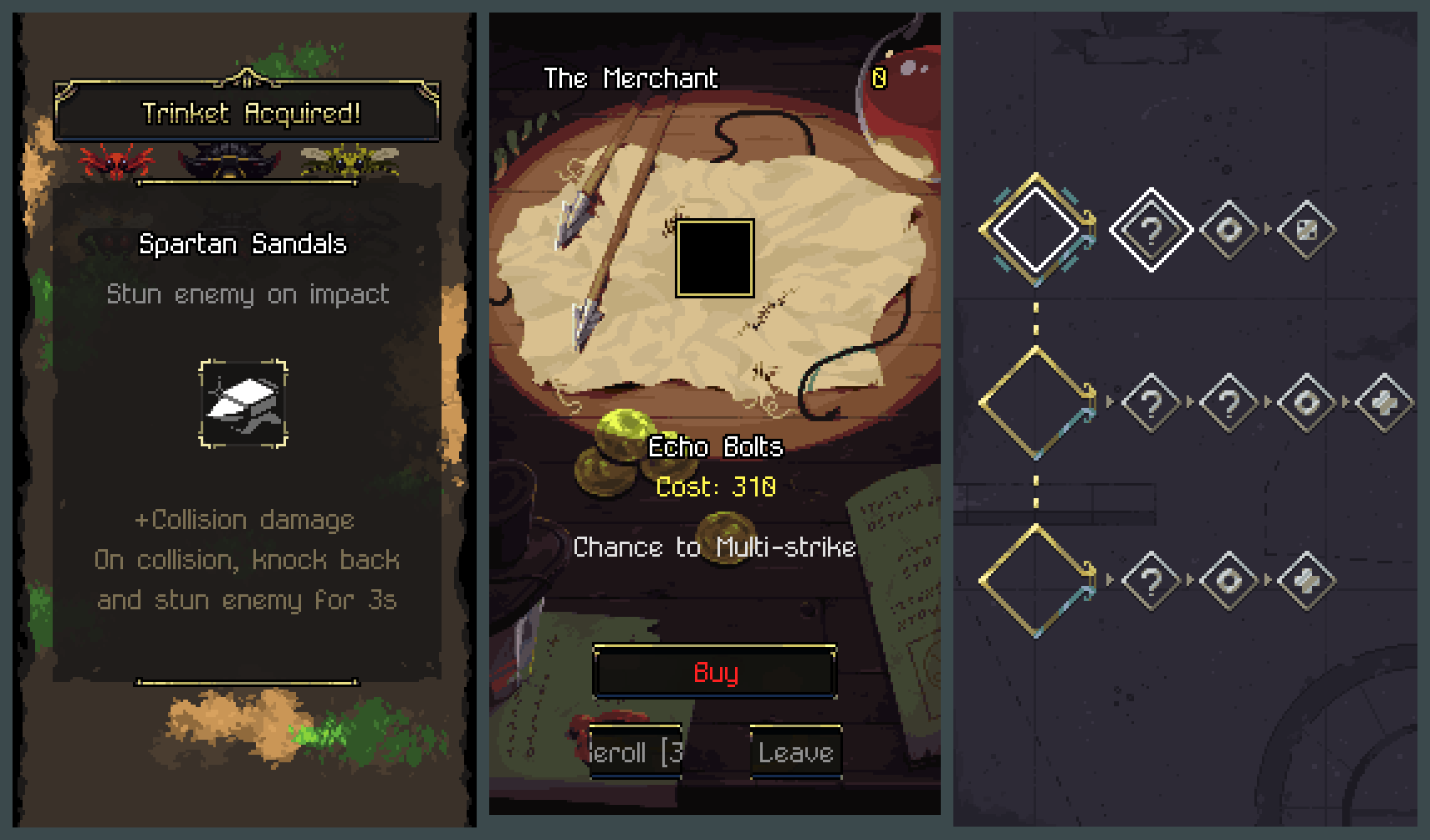
Task: Pick the white-outlined large diamond node
Action: point(1036,229)
